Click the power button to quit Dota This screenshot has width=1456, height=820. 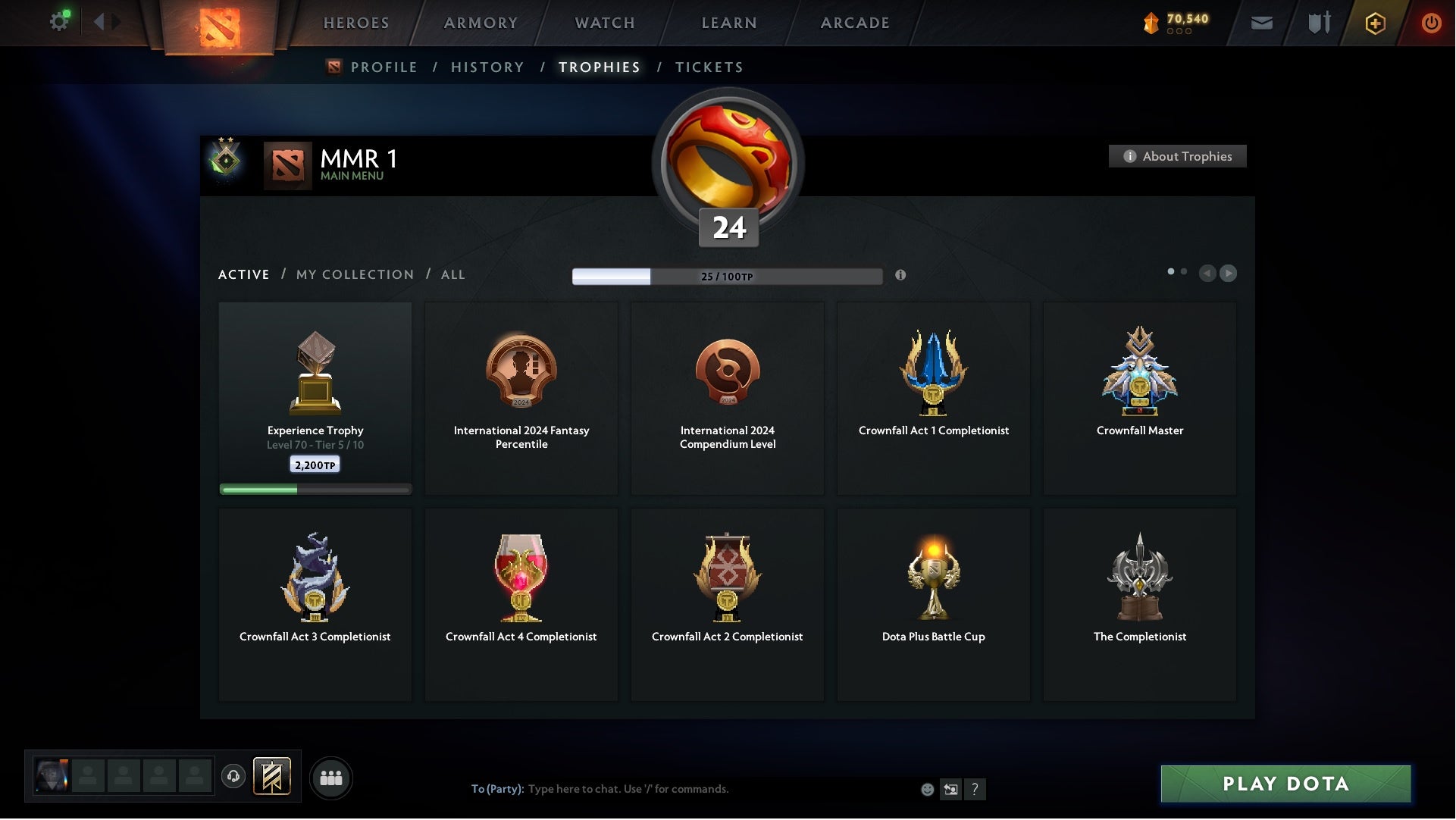pyautogui.click(x=1433, y=23)
